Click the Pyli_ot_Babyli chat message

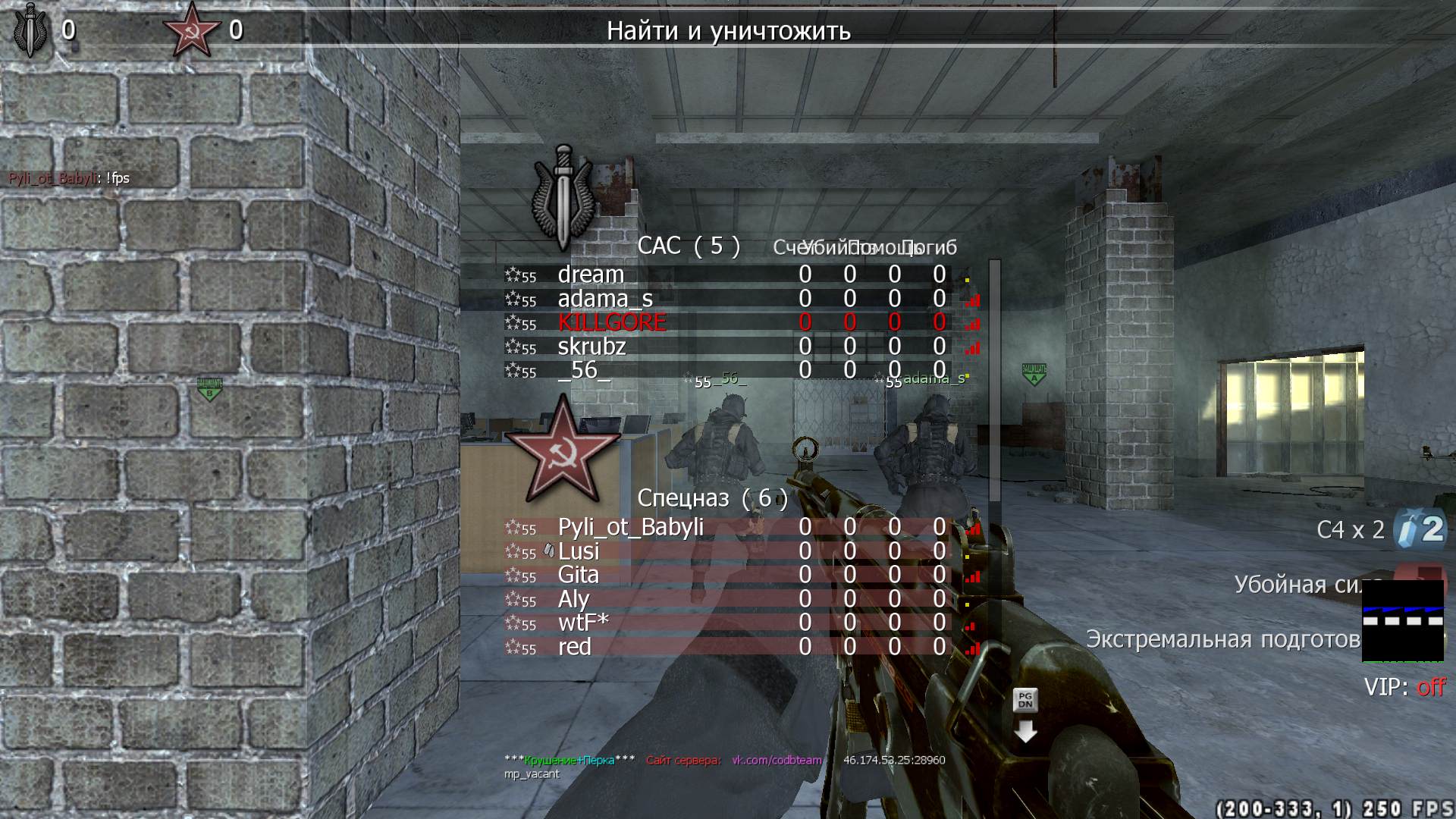(69, 178)
